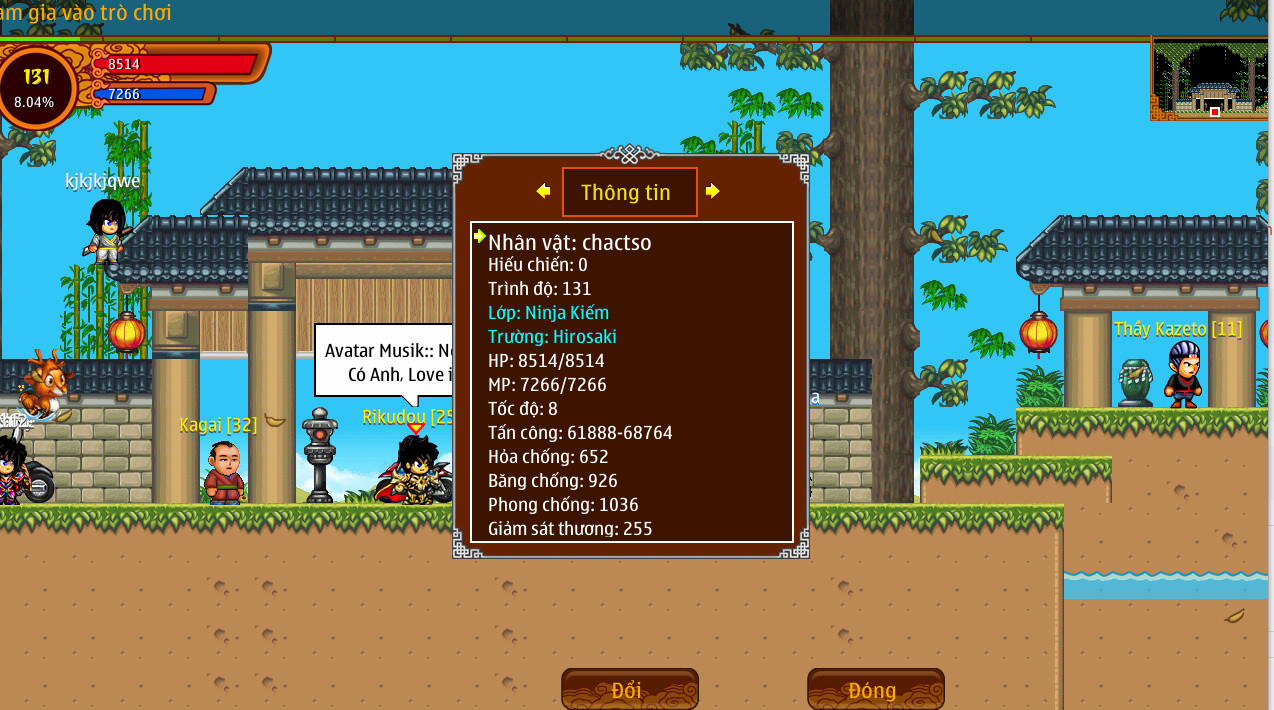Click the Đổi button
Image resolution: width=1274 pixels, height=710 pixels.
pos(629,689)
